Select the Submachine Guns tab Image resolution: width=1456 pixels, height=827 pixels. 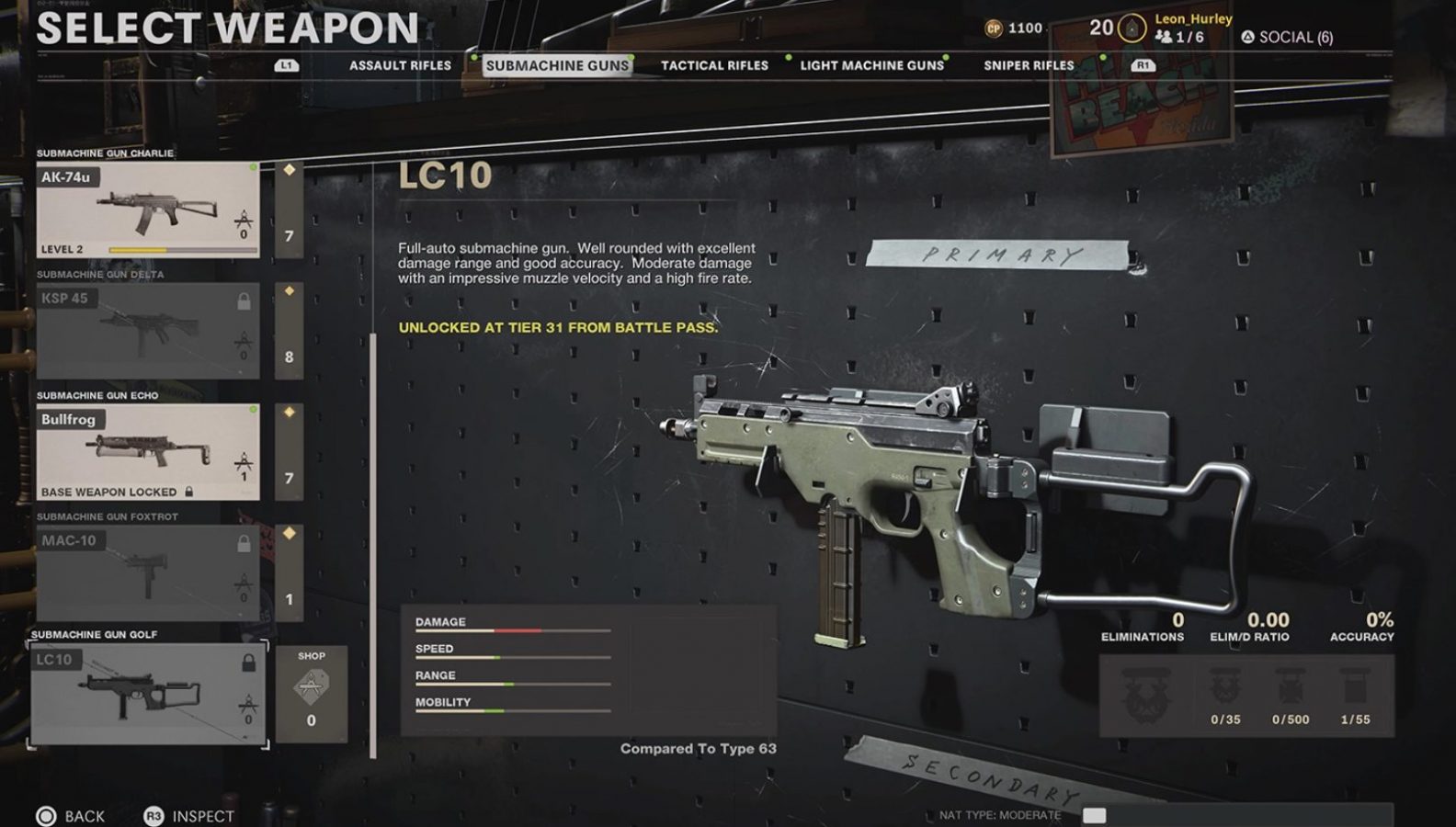point(557,65)
